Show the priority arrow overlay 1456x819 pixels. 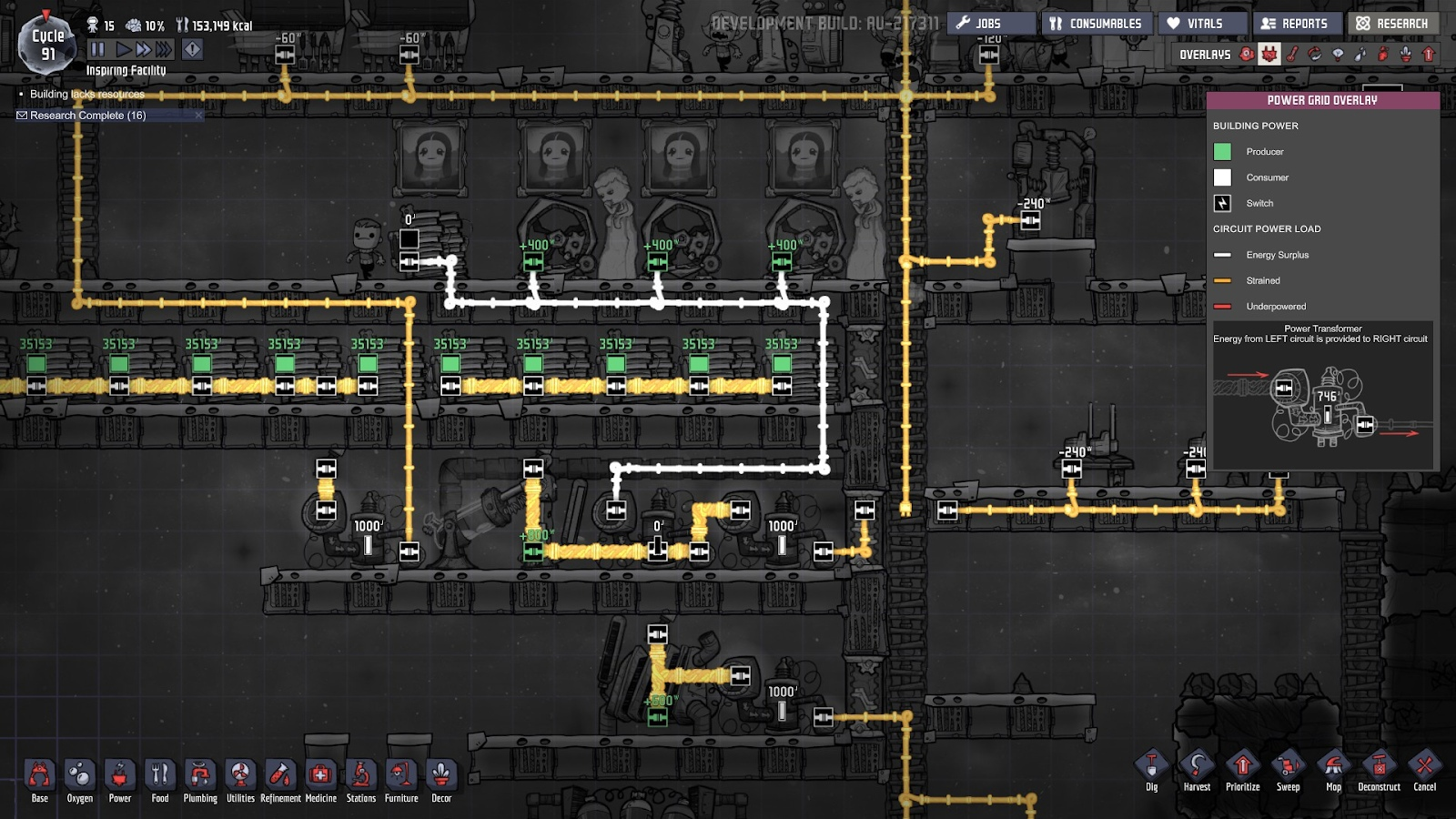(x=1429, y=55)
